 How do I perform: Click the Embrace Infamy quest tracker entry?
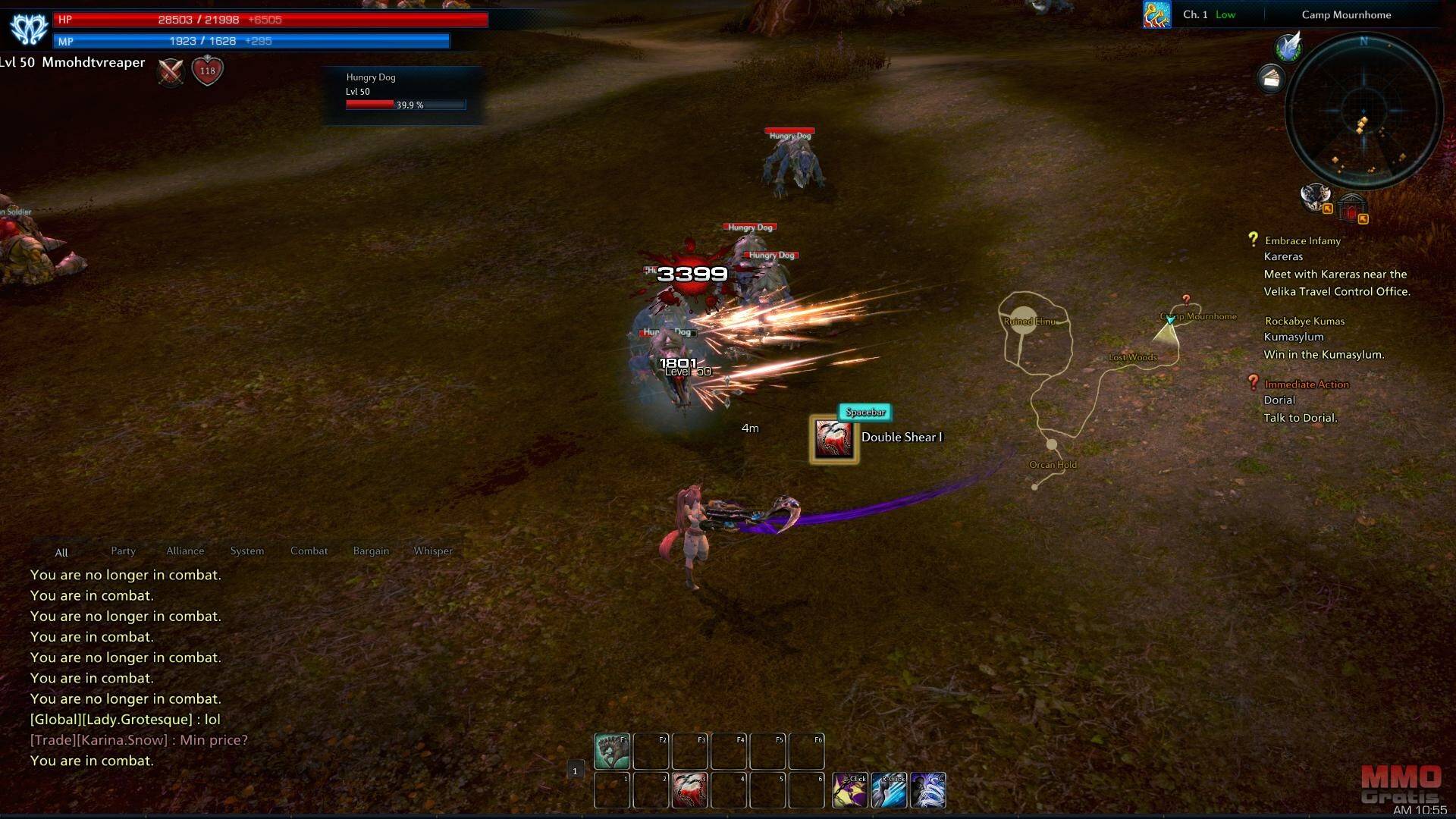click(1302, 240)
